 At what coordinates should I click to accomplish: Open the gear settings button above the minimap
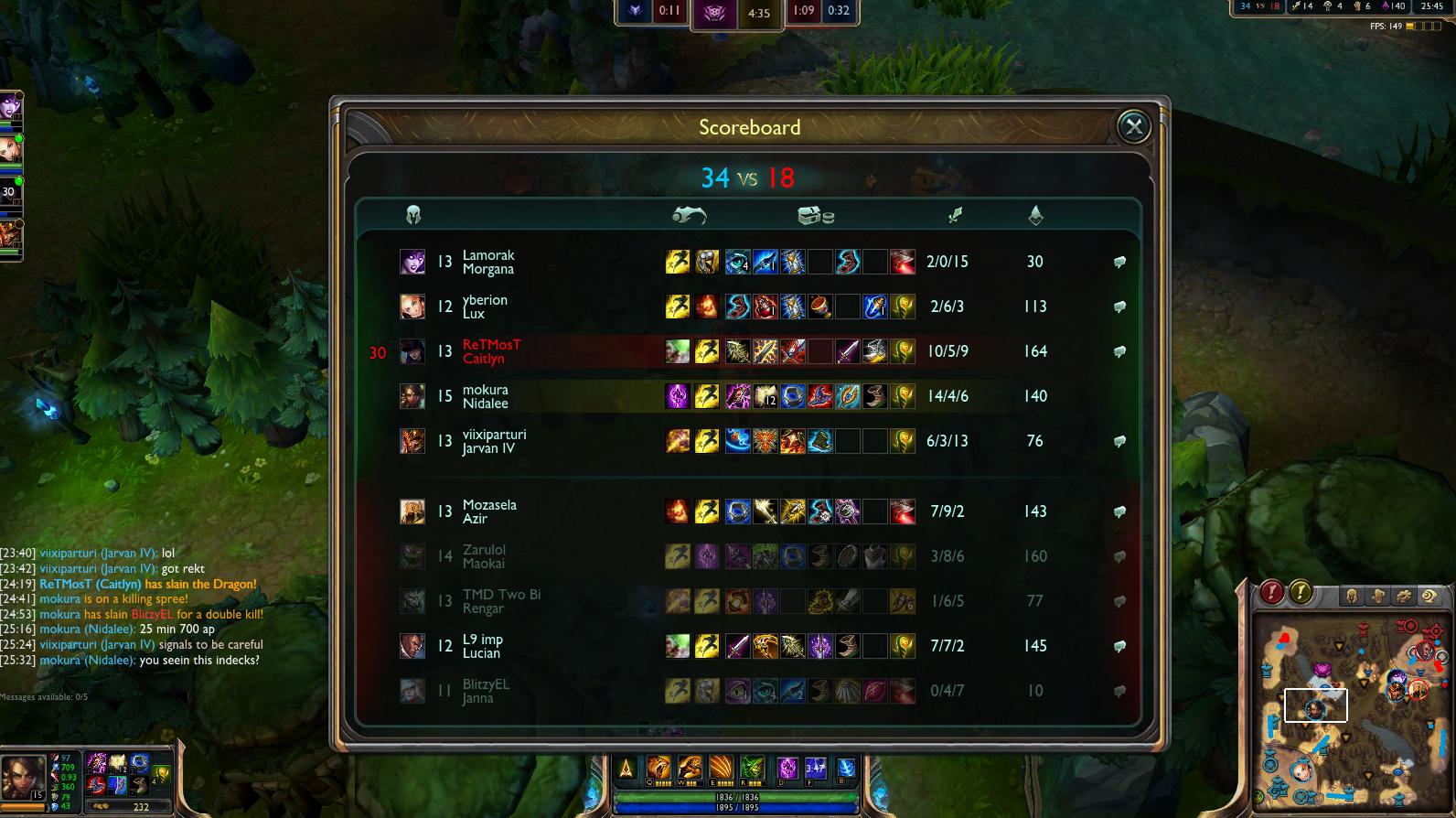(x=1403, y=597)
